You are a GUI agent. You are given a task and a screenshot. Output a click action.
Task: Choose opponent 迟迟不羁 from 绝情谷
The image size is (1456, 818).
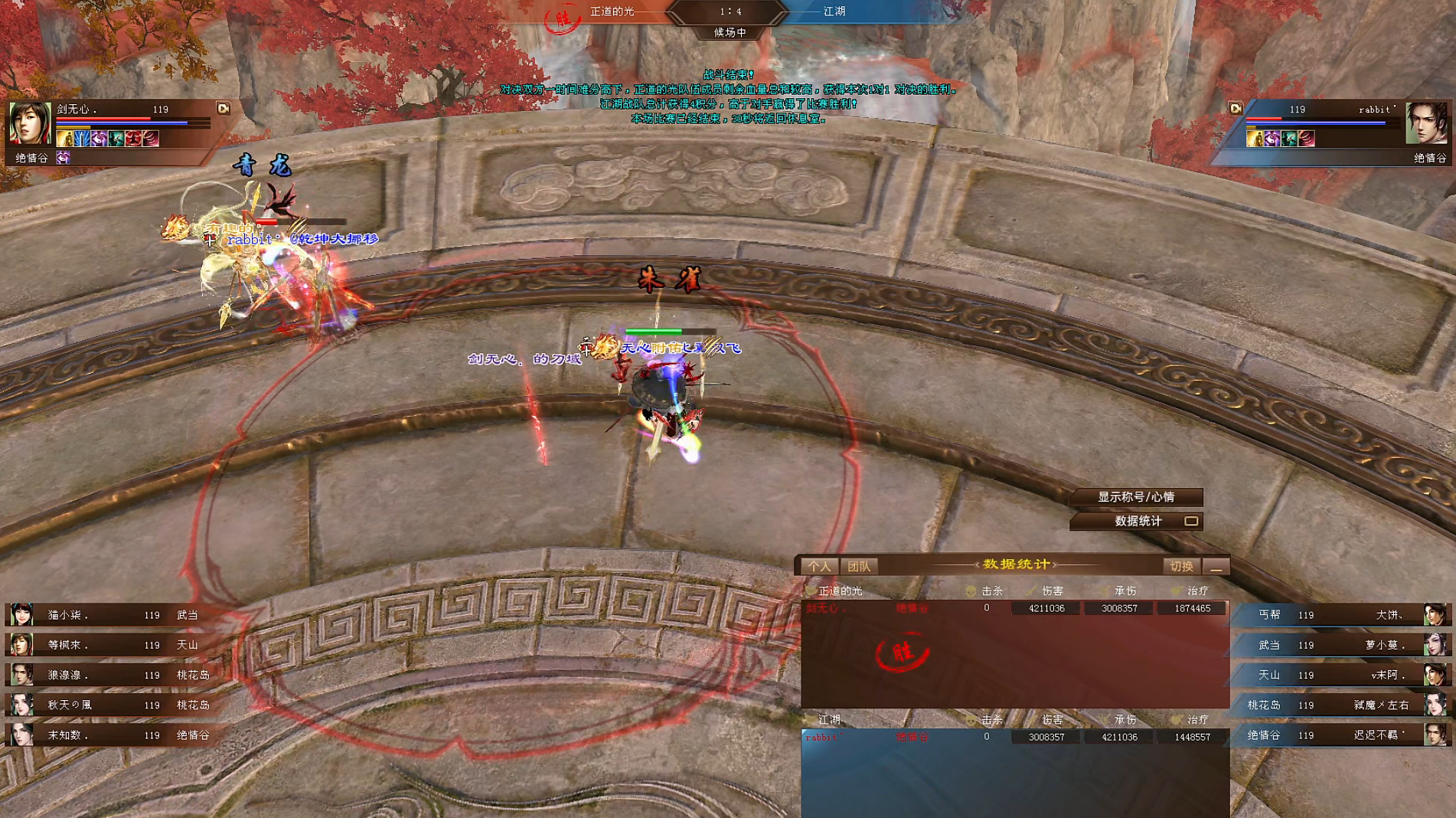pyautogui.click(x=1340, y=735)
